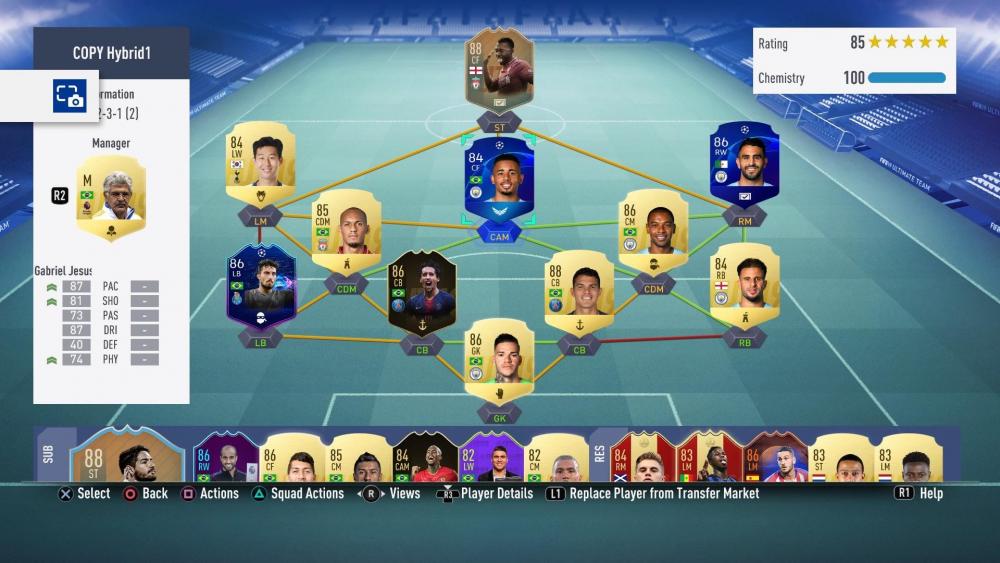This screenshot has height=563, width=1000.
Task: Choose the 86 LM reserve card
Action: pos(774,461)
